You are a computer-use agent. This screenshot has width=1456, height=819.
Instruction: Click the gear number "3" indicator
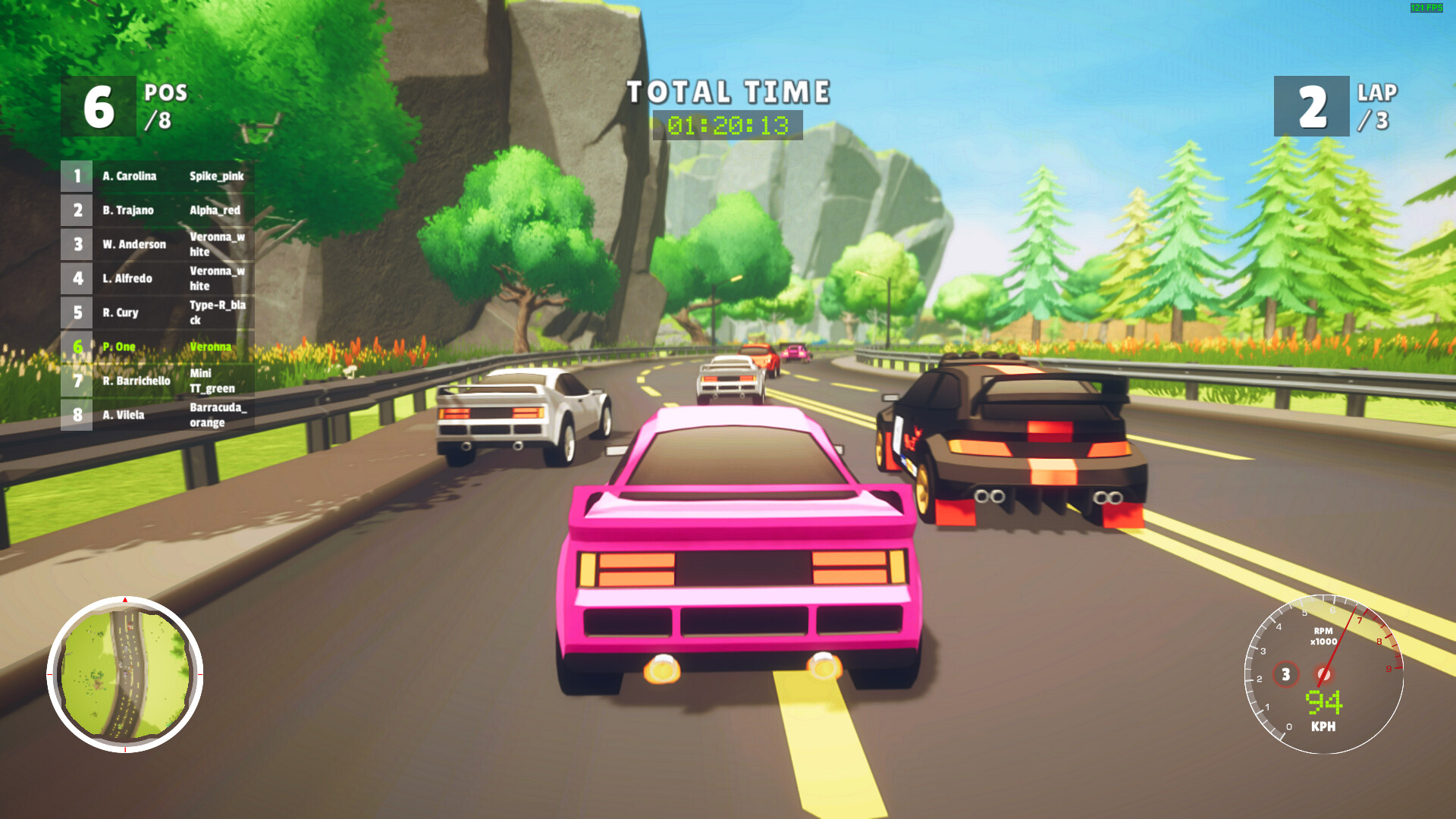coord(1285,673)
